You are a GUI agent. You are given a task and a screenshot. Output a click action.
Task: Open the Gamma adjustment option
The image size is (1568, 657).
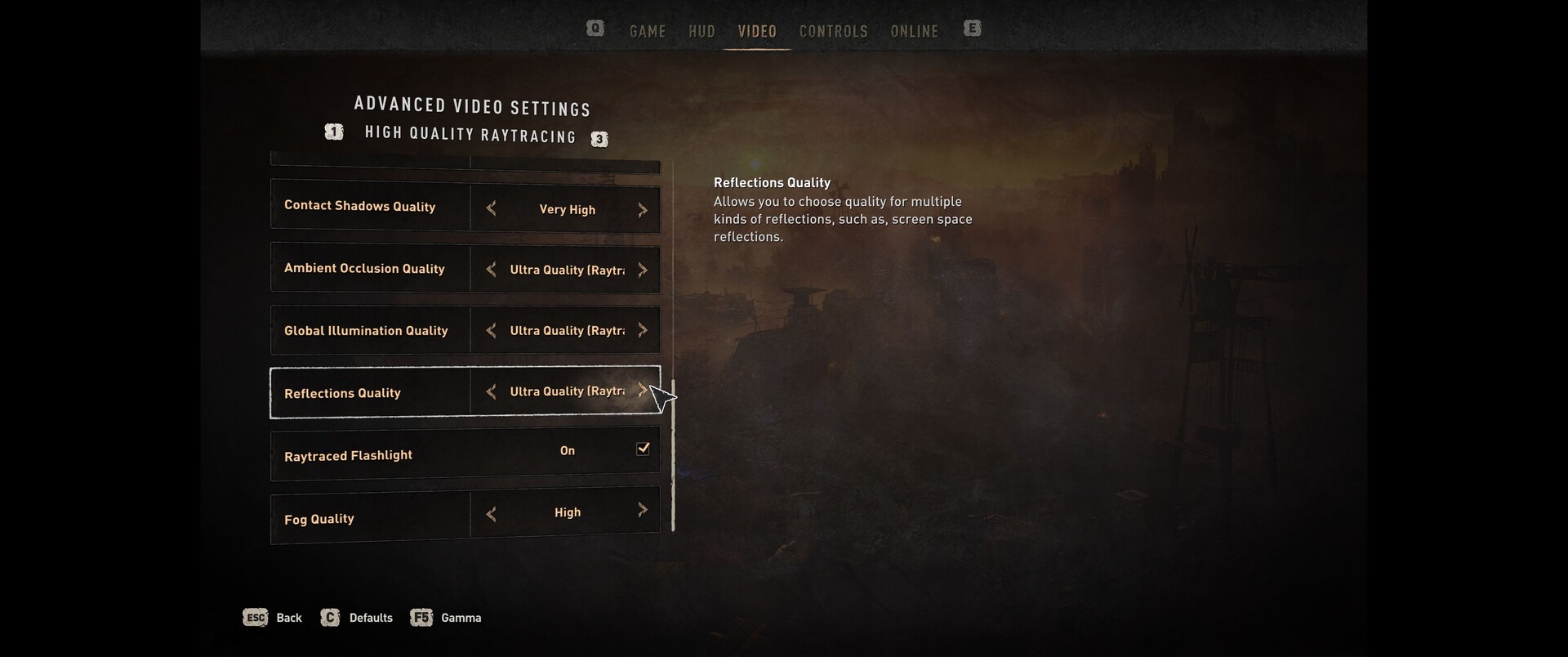(446, 618)
